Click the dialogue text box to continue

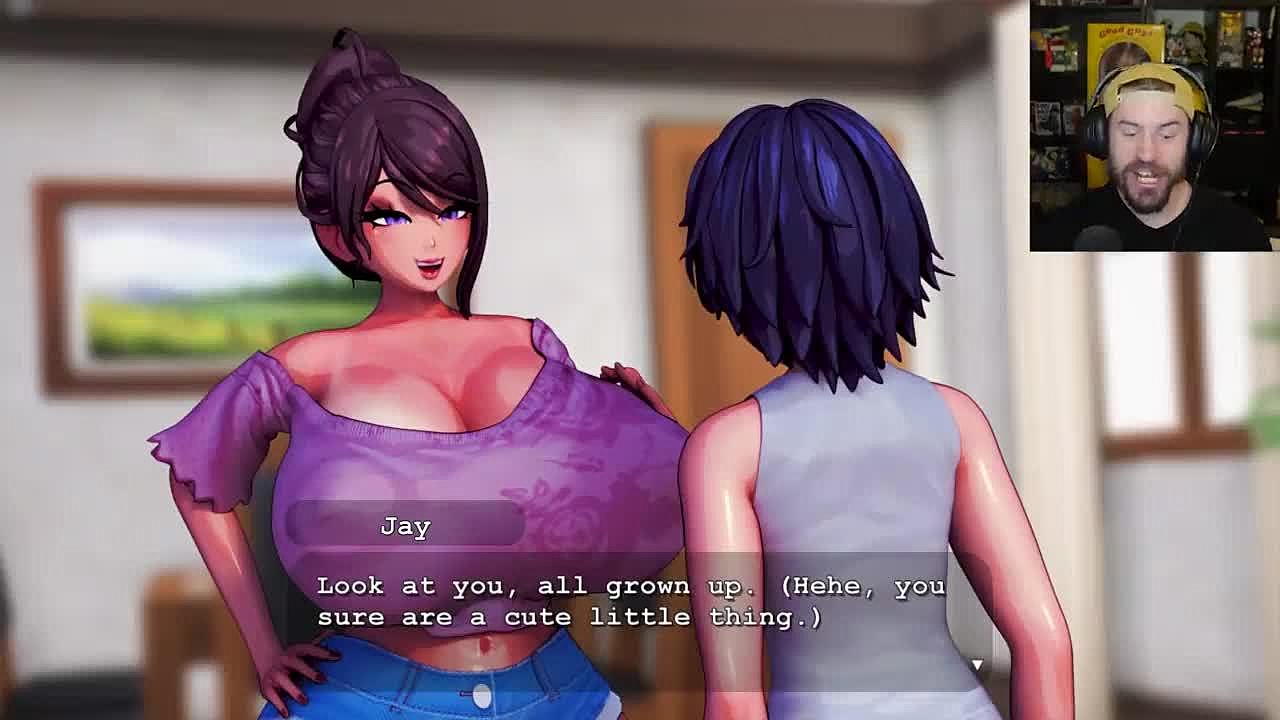coord(630,602)
